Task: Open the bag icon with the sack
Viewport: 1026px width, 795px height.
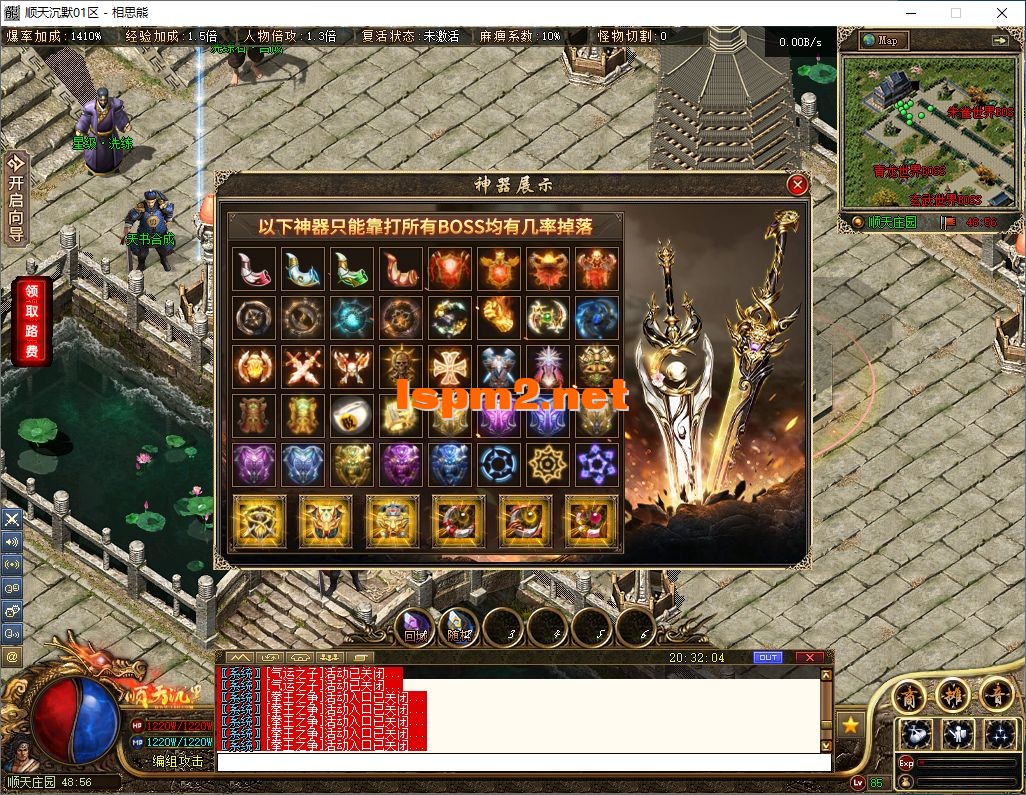Action: click(x=916, y=735)
